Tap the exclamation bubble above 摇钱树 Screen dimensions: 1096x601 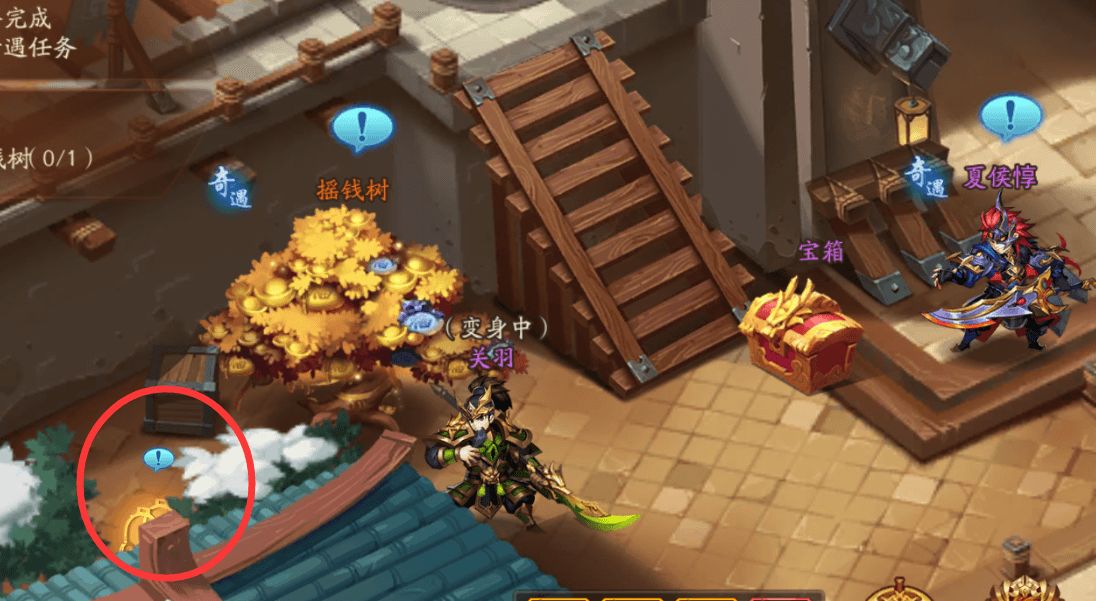point(361,128)
